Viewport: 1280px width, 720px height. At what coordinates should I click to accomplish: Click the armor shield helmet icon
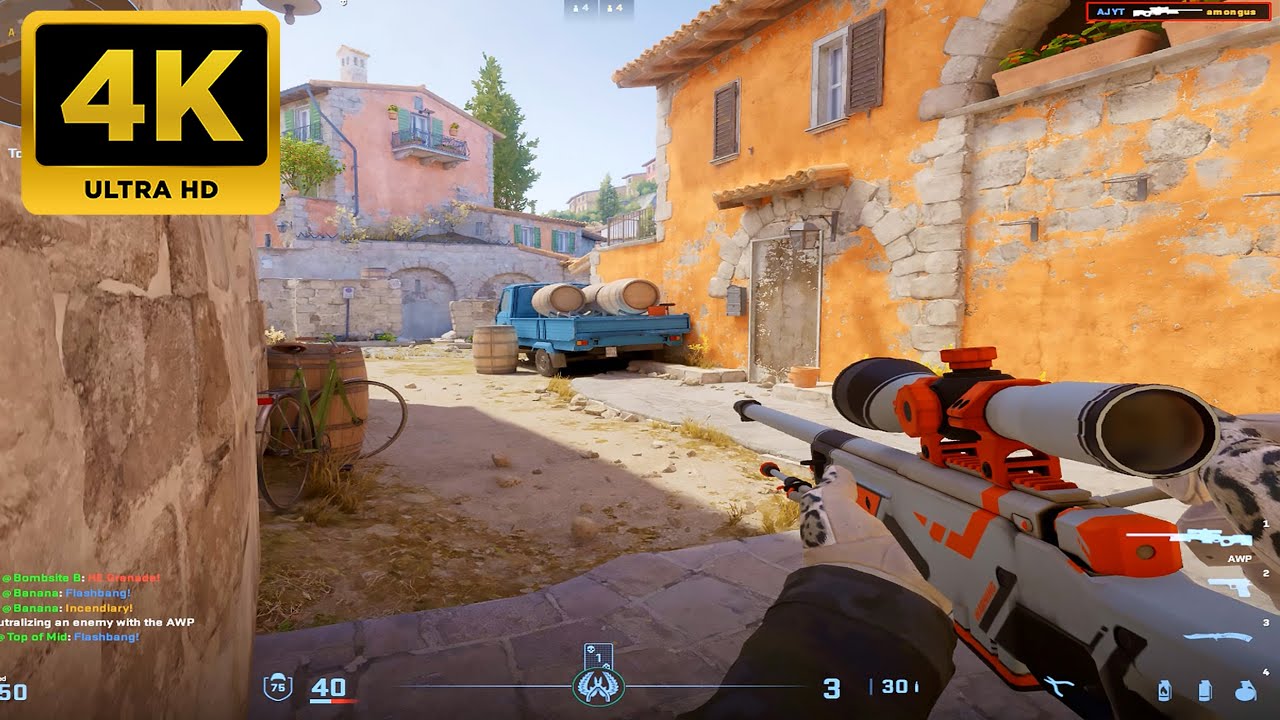(x=277, y=687)
